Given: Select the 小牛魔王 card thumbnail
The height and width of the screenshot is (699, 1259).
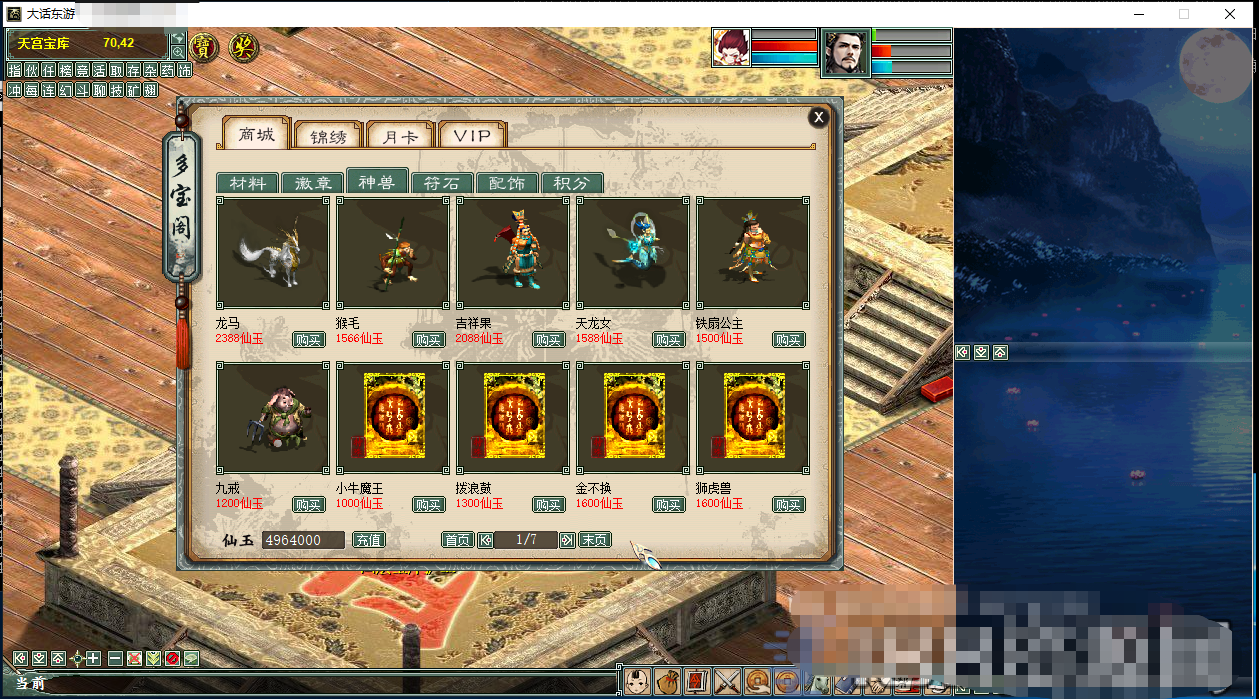Looking at the screenshot, I should (393, 418).
